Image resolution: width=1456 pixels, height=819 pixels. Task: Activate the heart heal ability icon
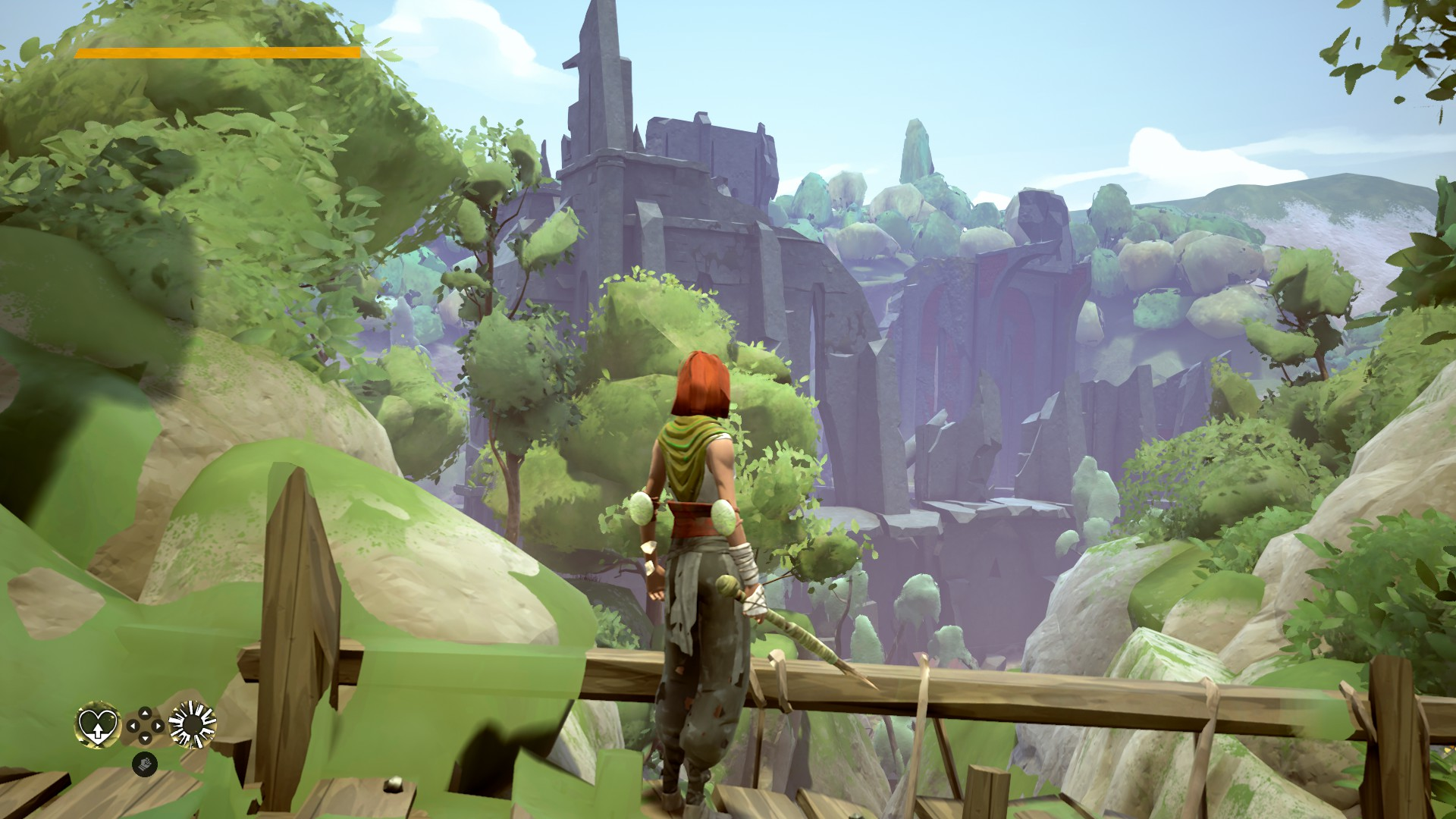click(98, 725)
